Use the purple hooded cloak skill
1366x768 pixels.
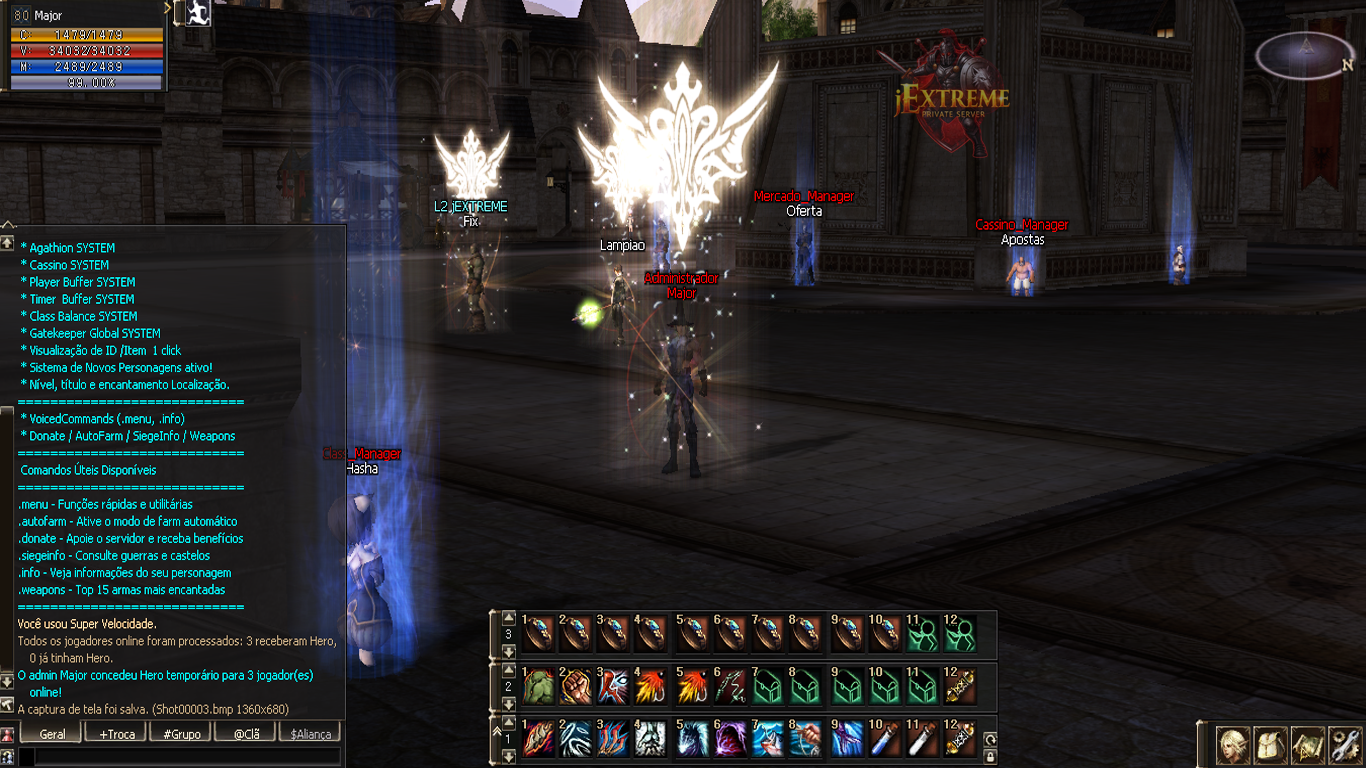(731, 742)
